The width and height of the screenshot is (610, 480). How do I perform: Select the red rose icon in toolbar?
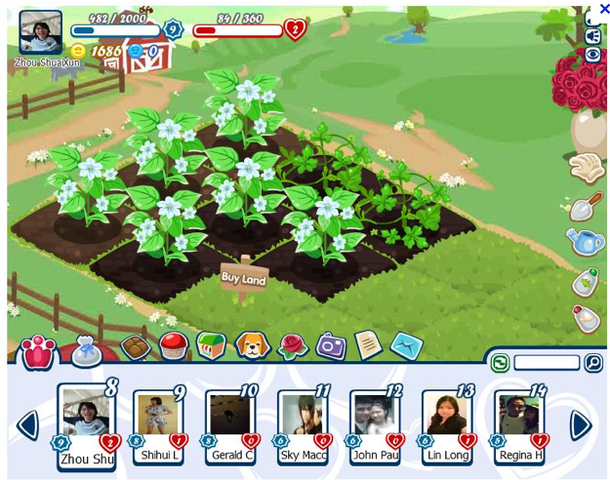point(290,346)
